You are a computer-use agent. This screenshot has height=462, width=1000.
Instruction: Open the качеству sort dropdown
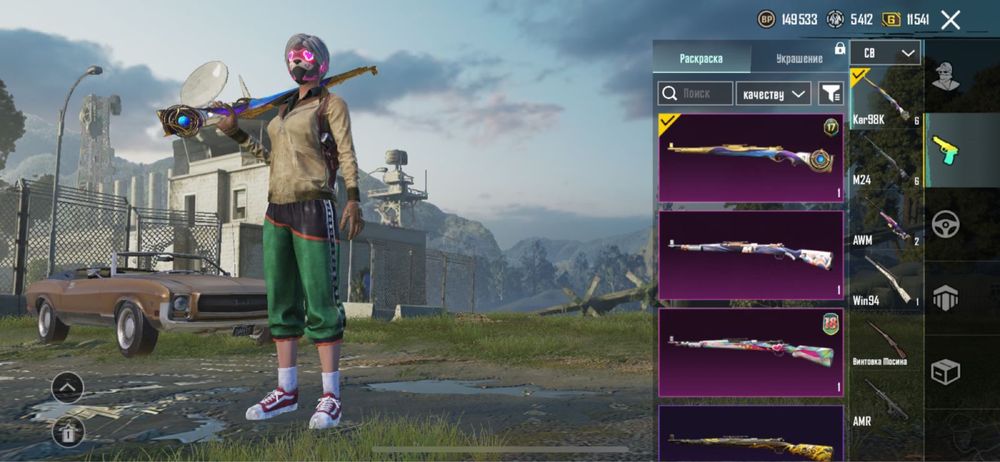(x=773, y=94)
